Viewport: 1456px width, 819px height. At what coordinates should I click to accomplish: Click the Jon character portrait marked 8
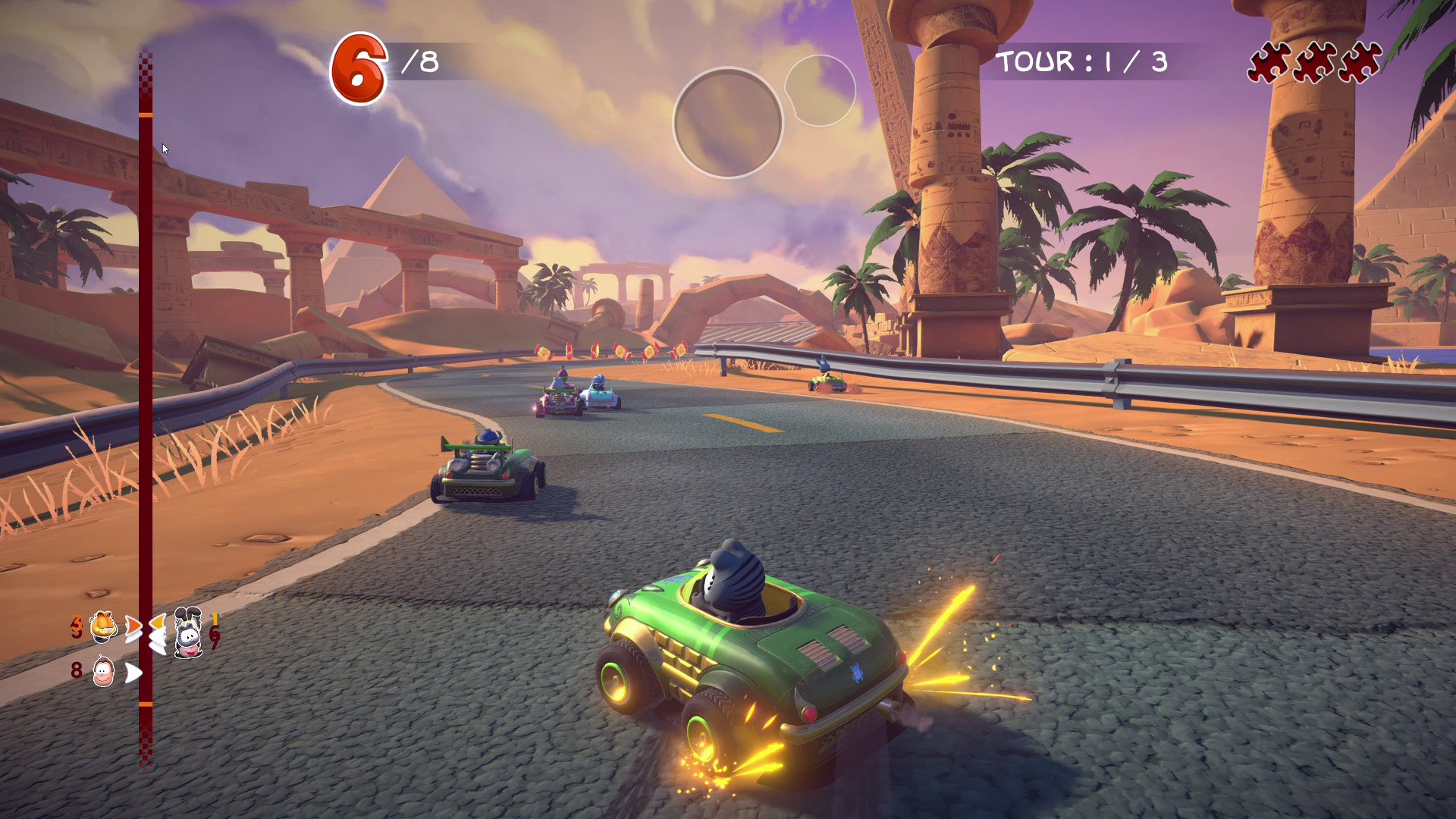pyautogui.click(x=103, y=672)
